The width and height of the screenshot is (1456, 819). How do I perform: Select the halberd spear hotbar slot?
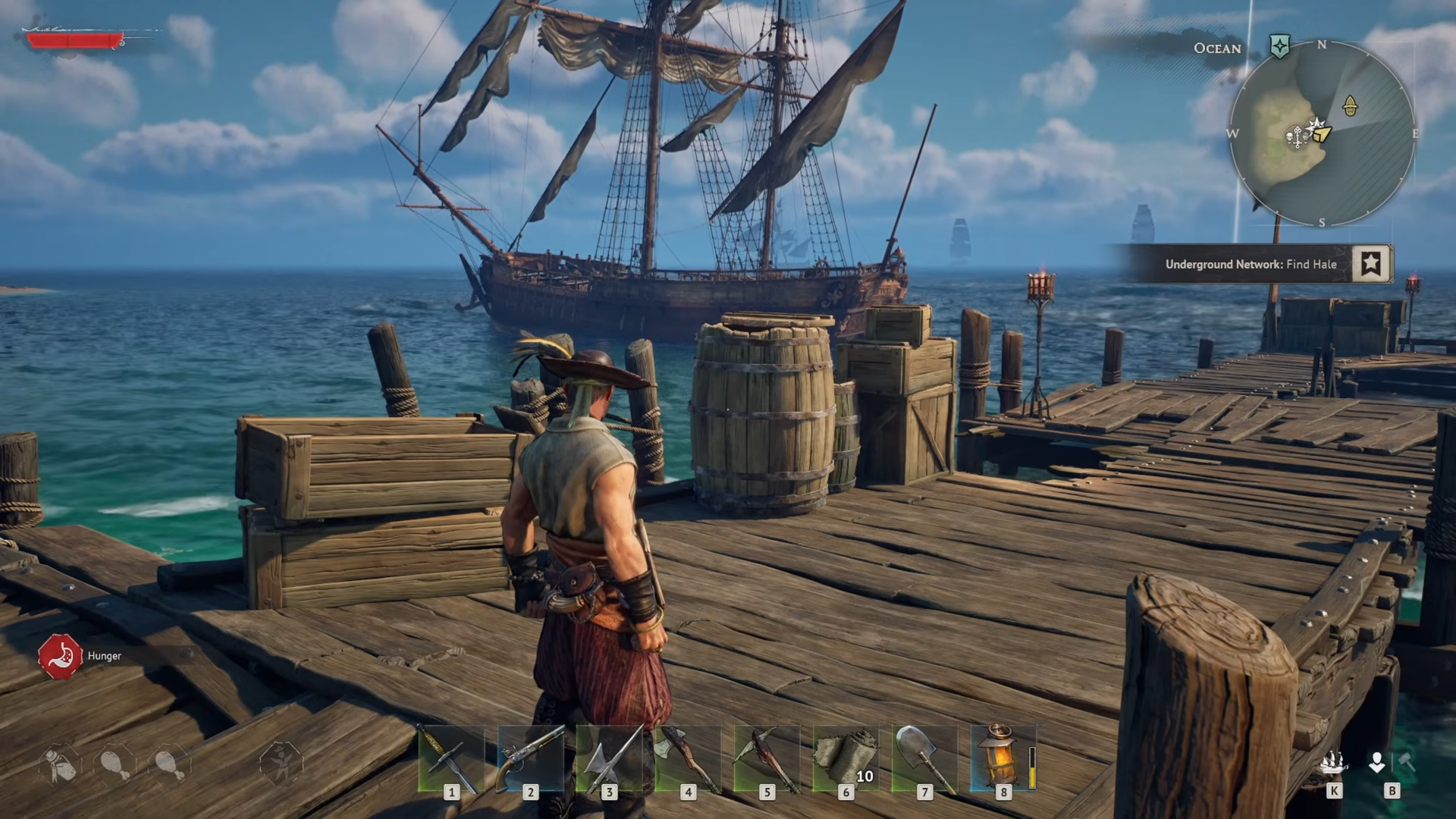[x=608, y=758]
